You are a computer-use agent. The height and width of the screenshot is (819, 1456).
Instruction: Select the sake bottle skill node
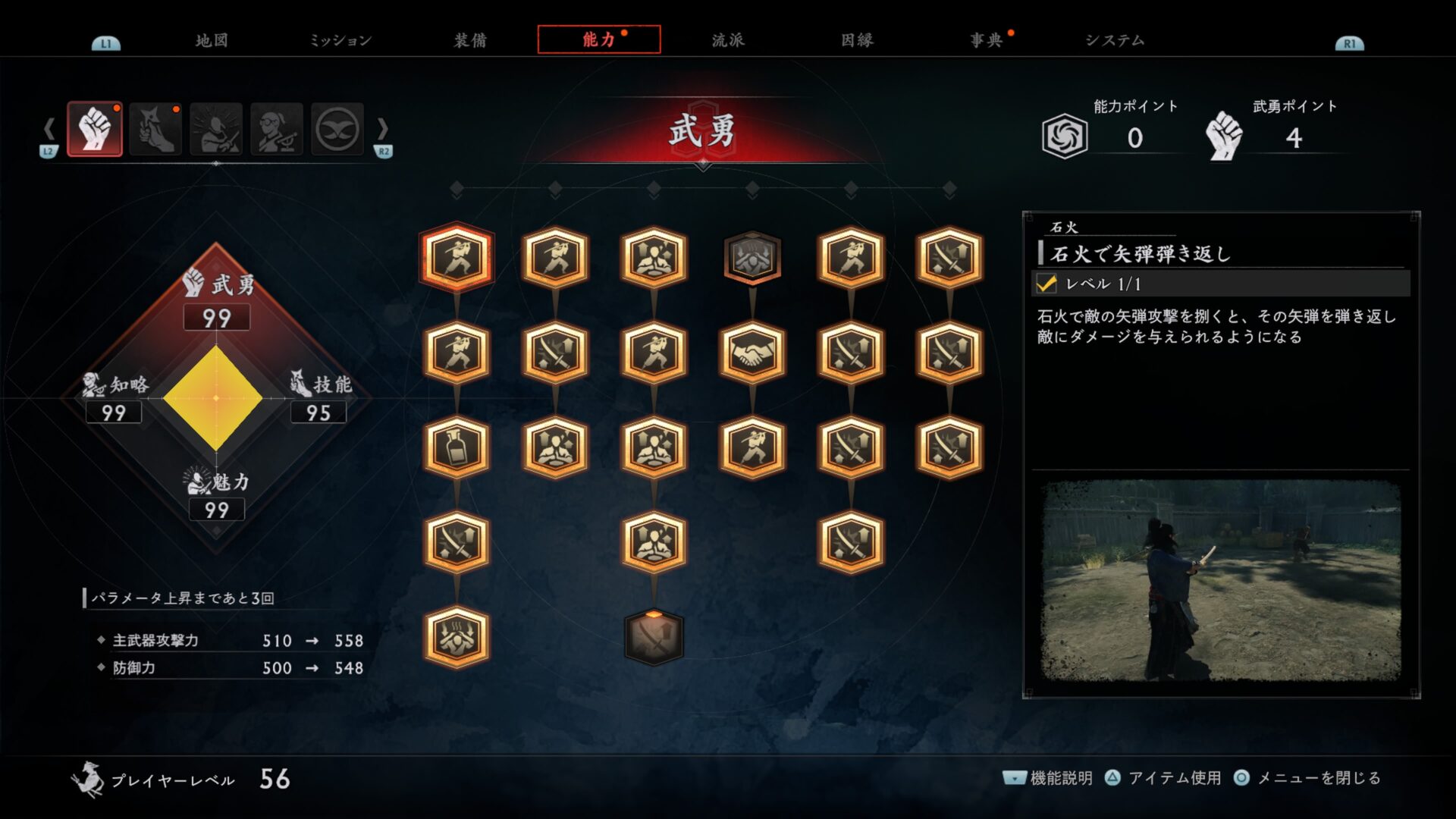[x=457, y=447]
